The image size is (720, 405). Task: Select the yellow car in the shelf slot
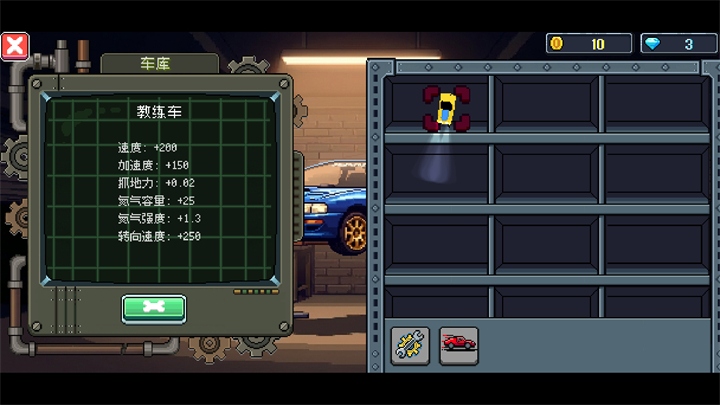tap(445, 108)
